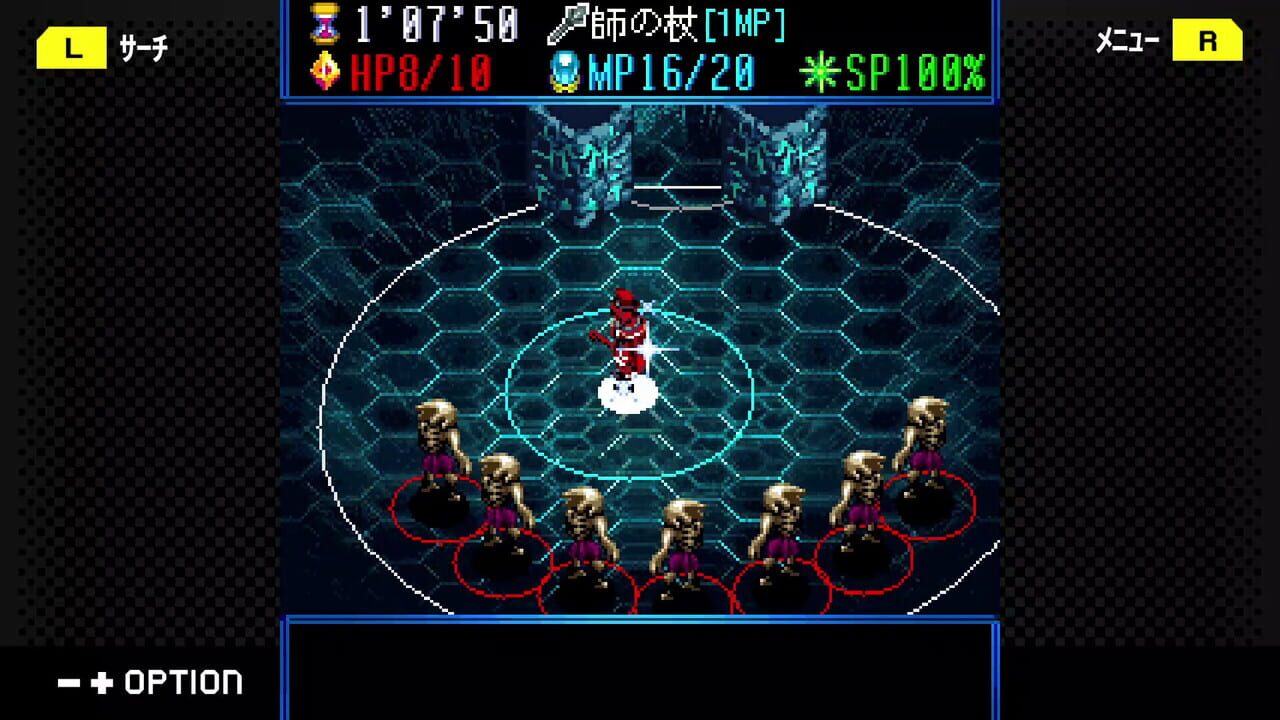
Task: Expand the [1MP] cost indicator
Action: 747,20
